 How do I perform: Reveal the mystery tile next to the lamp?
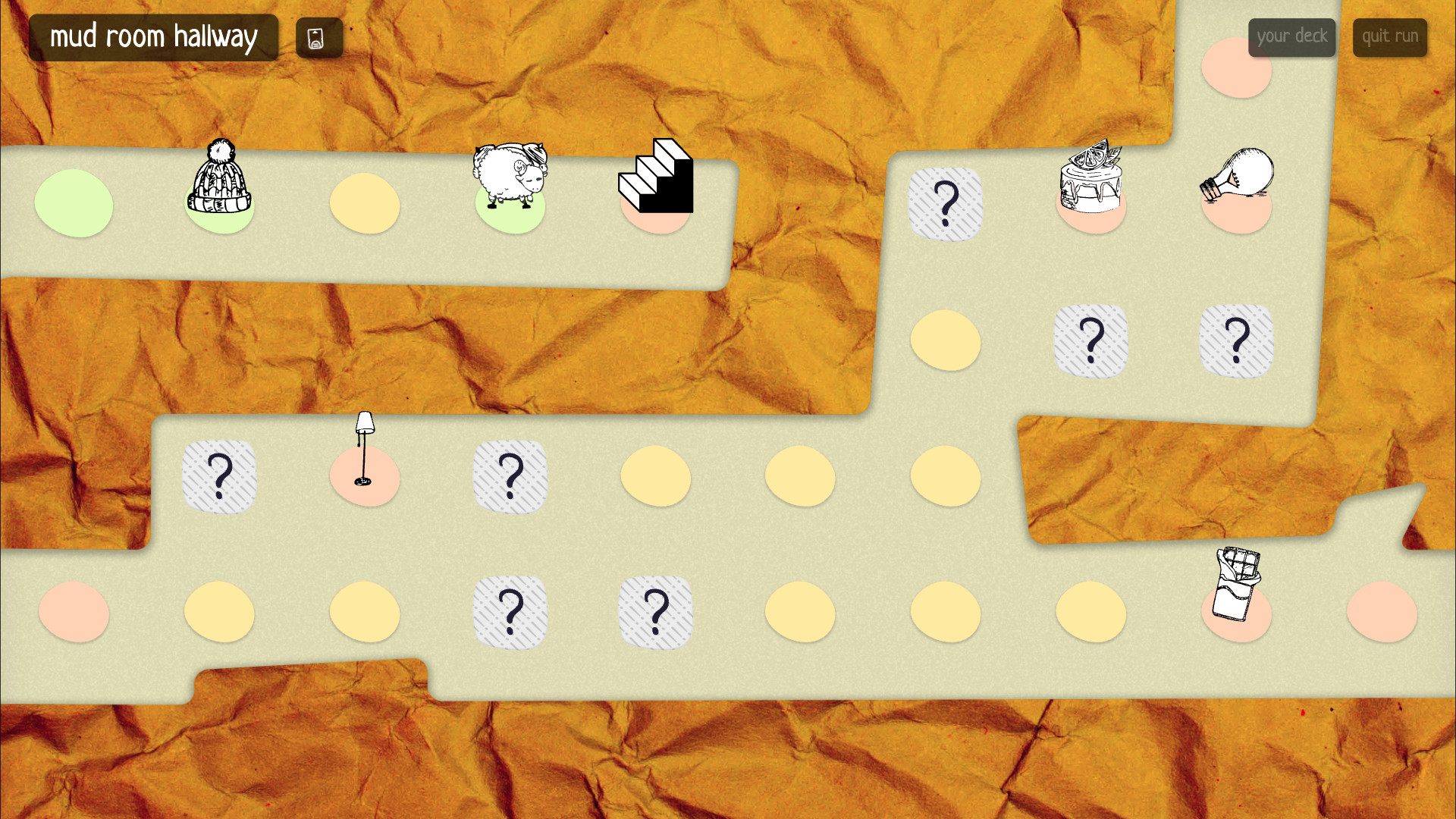[511, 477]
